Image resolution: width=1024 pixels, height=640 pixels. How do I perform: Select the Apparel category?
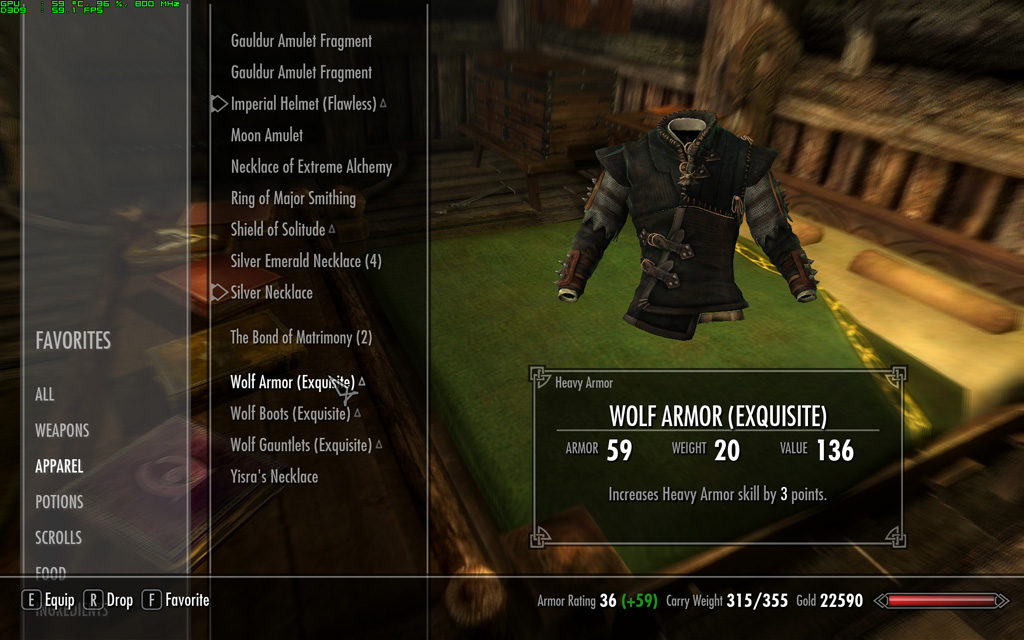59,466
